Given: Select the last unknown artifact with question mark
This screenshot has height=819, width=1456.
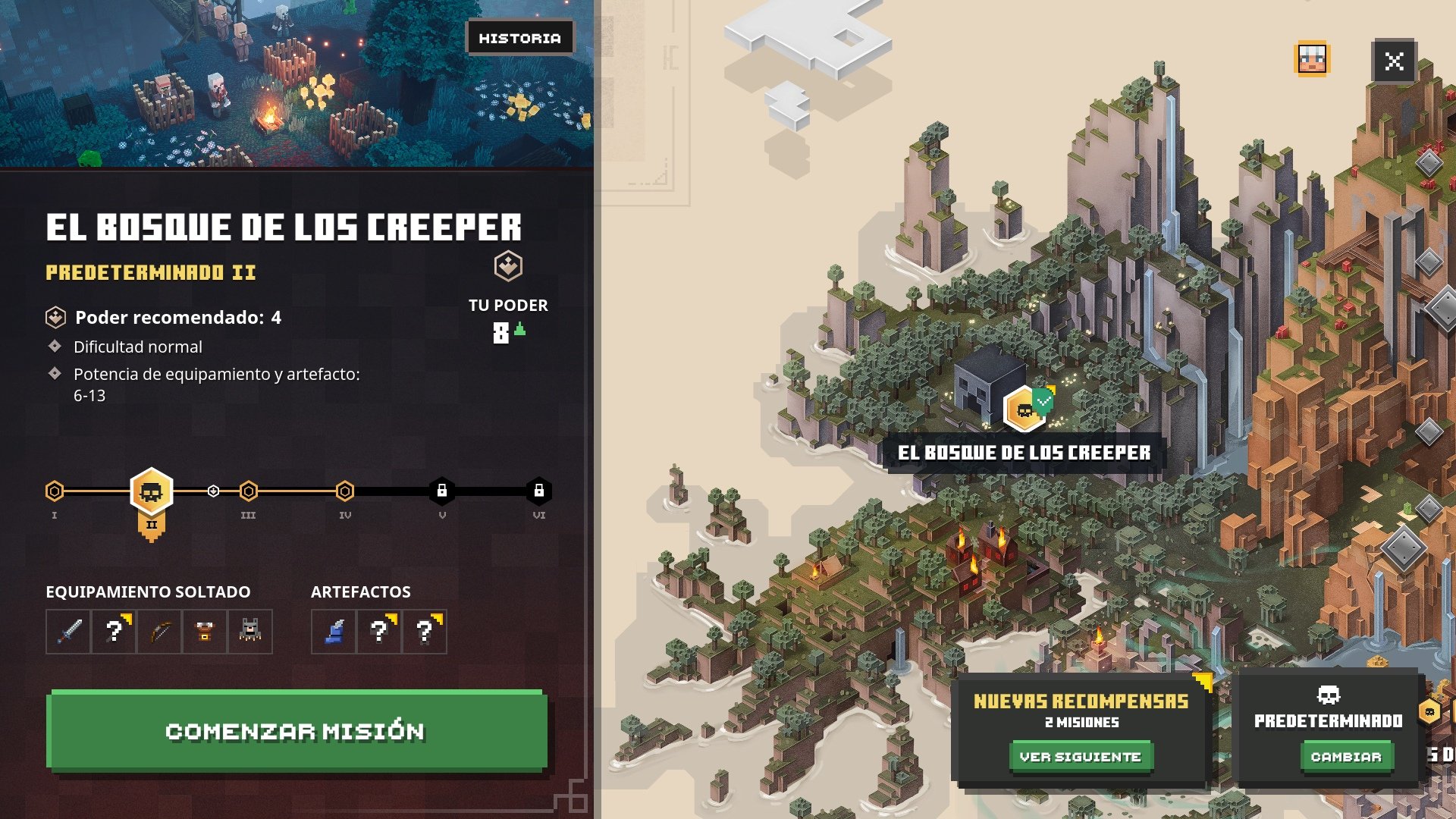Looking at the screenshot, I should click(x=425, y=632).
